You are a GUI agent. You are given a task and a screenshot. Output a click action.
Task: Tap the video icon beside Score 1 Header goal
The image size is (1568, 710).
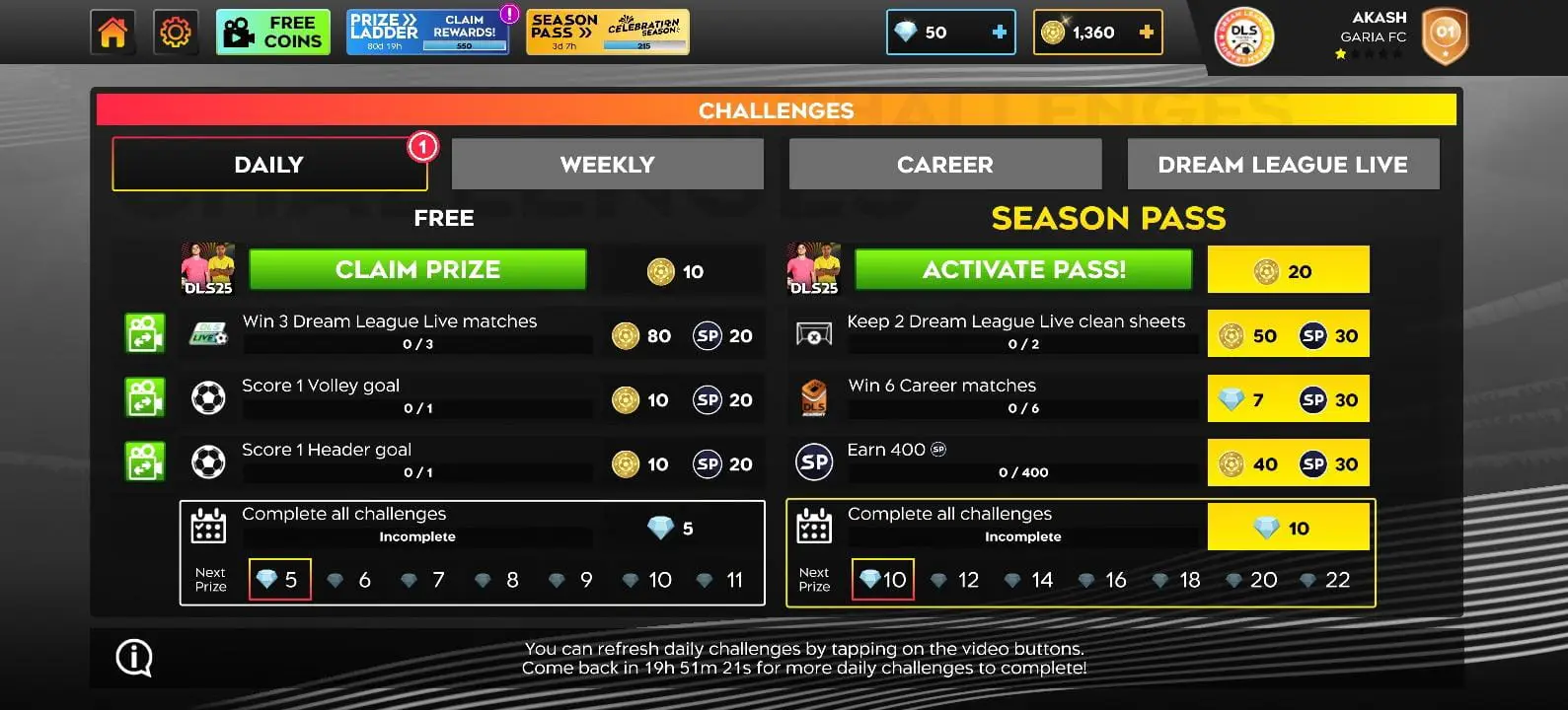pos(145,462)
